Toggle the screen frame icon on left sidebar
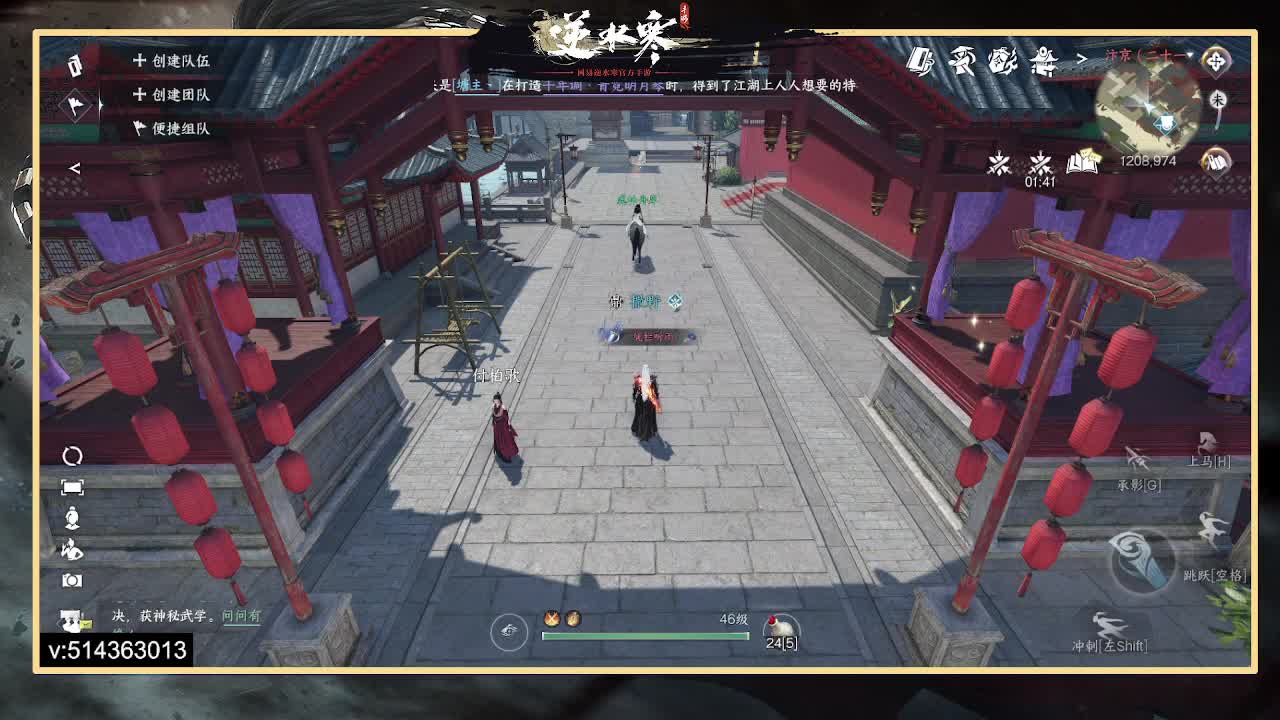The width and height of the screenshot is (1280, 720). [70, 487]
